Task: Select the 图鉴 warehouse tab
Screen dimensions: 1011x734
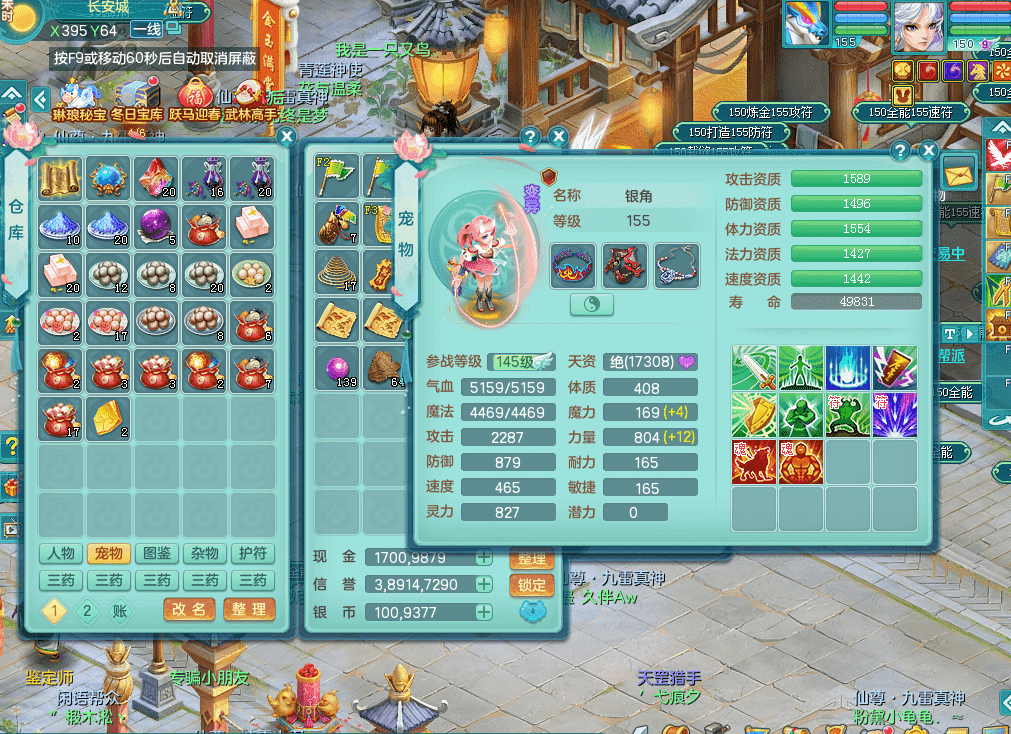Action: click(x=156, y=554)
